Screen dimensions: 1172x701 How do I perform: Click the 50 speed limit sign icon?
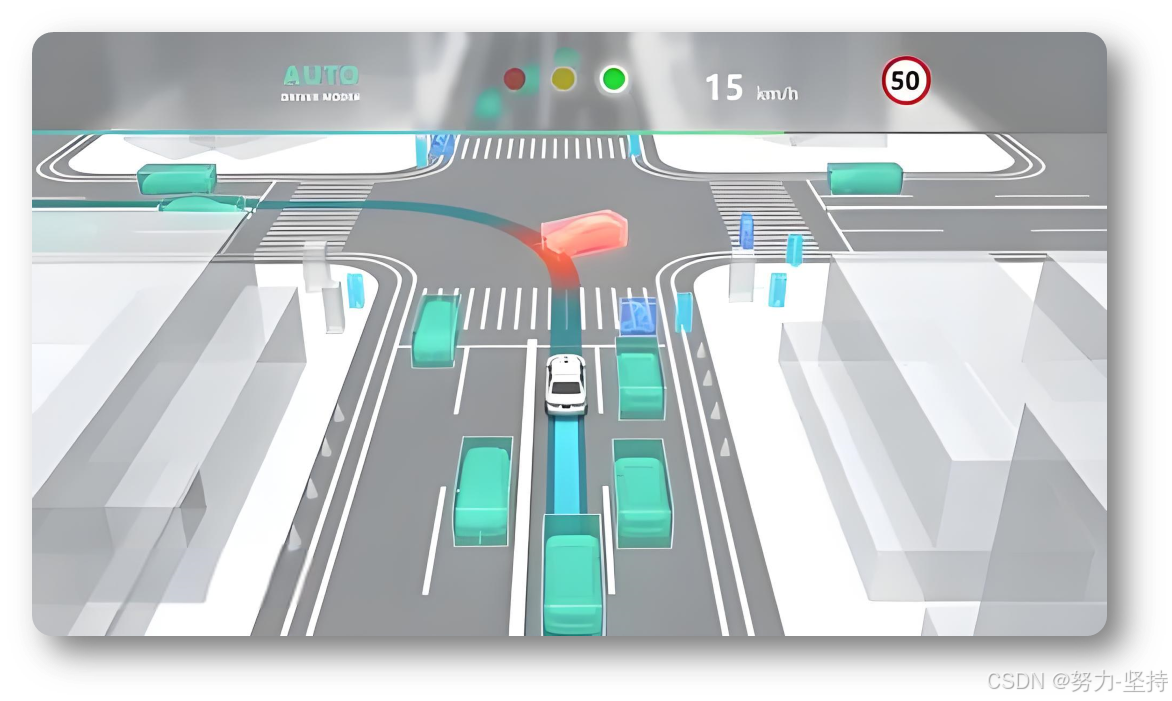pyautogui.click(x=905, y=81)
